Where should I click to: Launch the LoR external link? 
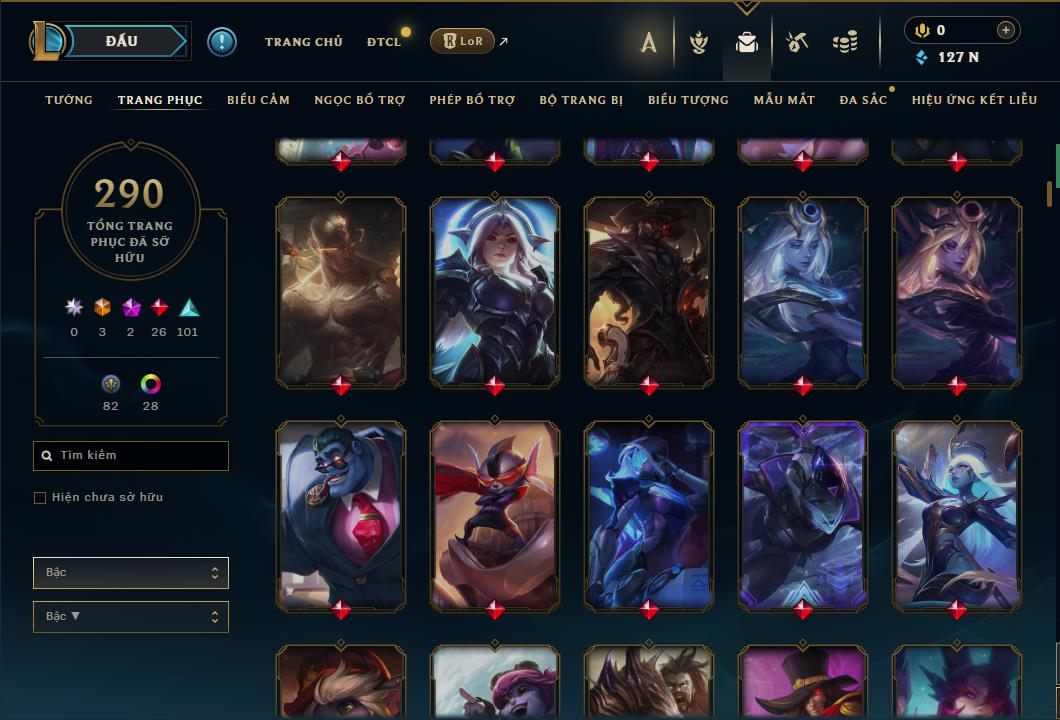pyautogui.click(x=462, y=41)
